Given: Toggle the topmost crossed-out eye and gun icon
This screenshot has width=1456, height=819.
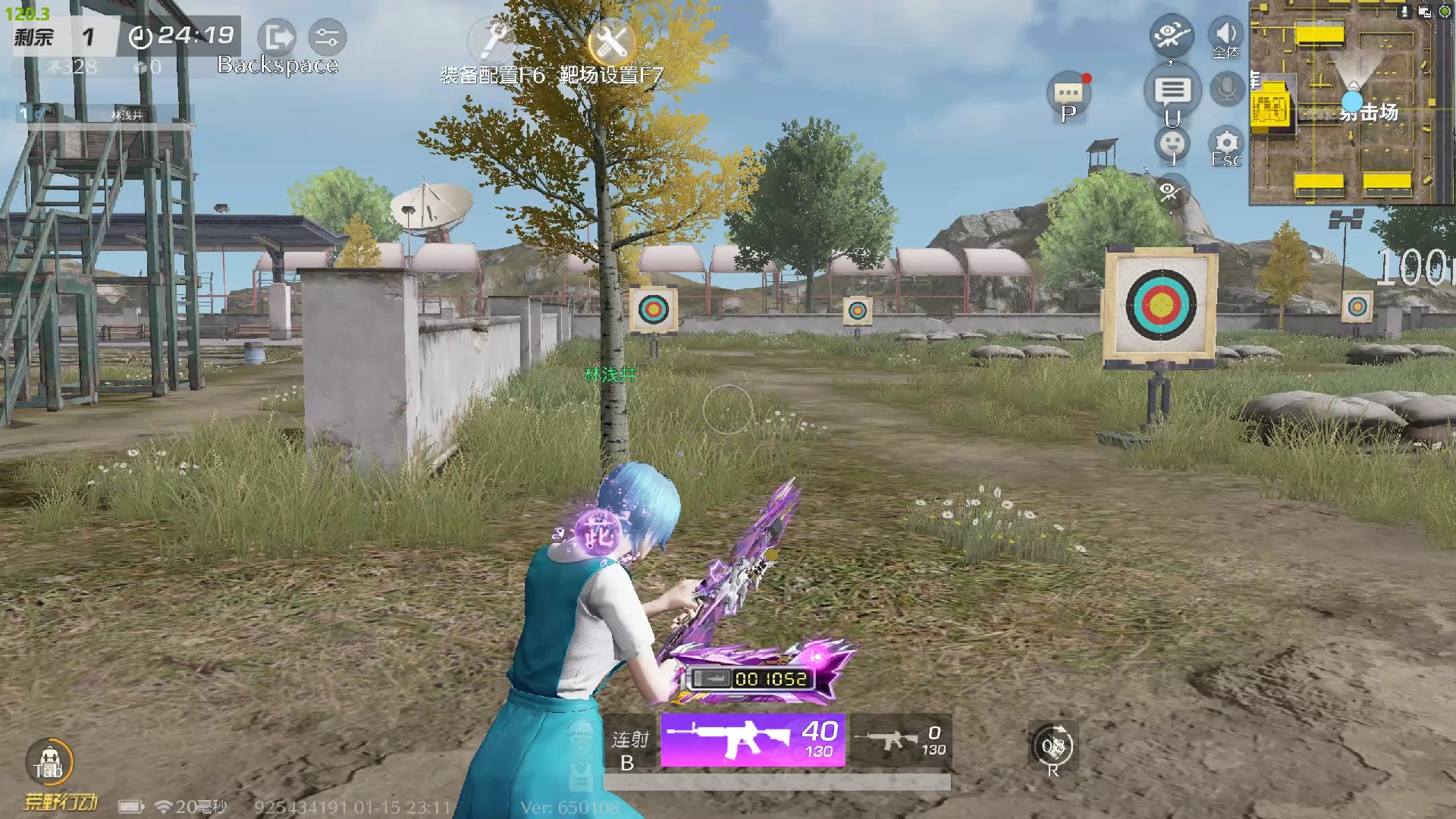Looking at the screenshot, I should pyautogui.click(x=1172, y=34).
